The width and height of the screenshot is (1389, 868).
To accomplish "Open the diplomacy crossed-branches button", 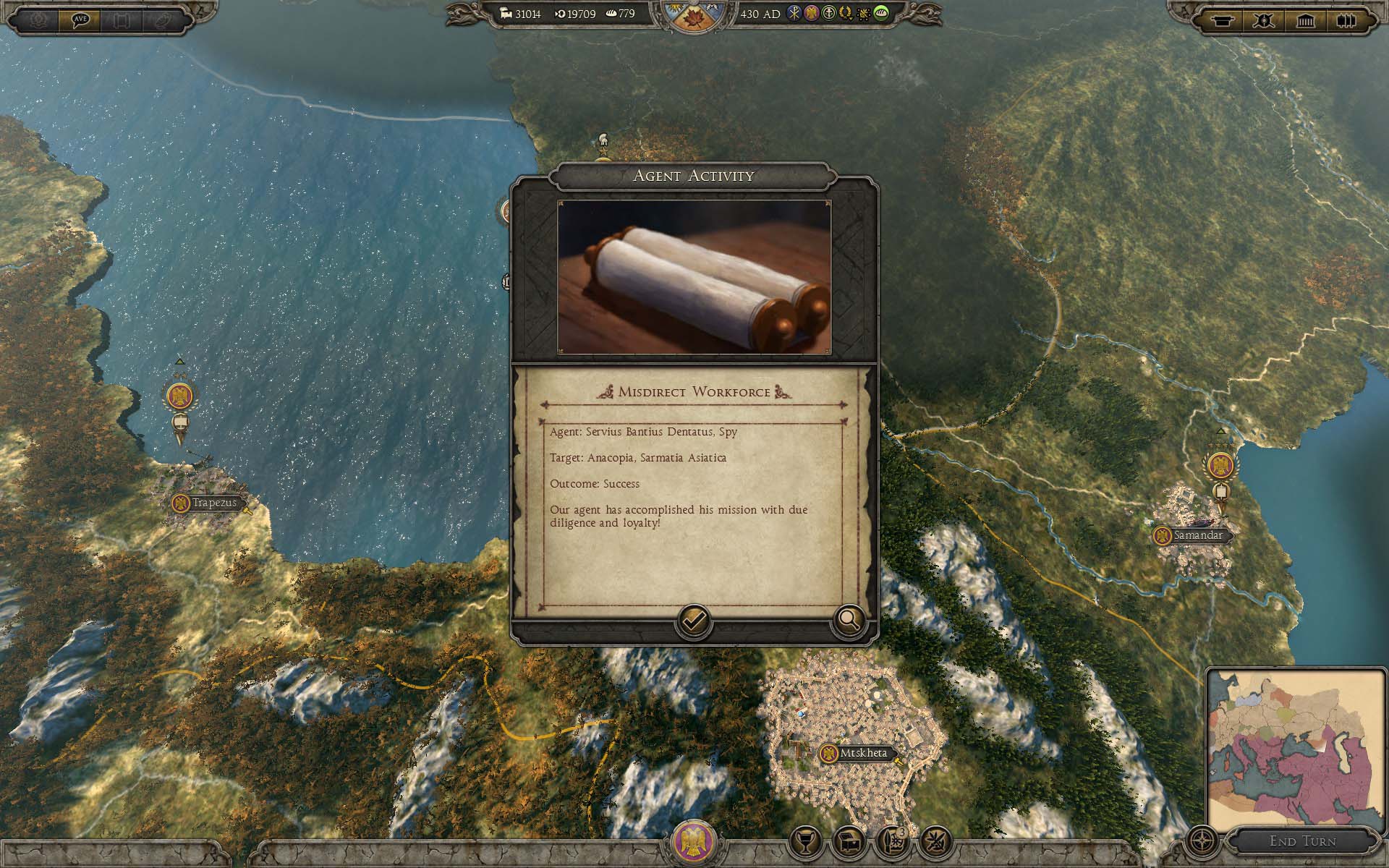I will [x=935, y=841].
